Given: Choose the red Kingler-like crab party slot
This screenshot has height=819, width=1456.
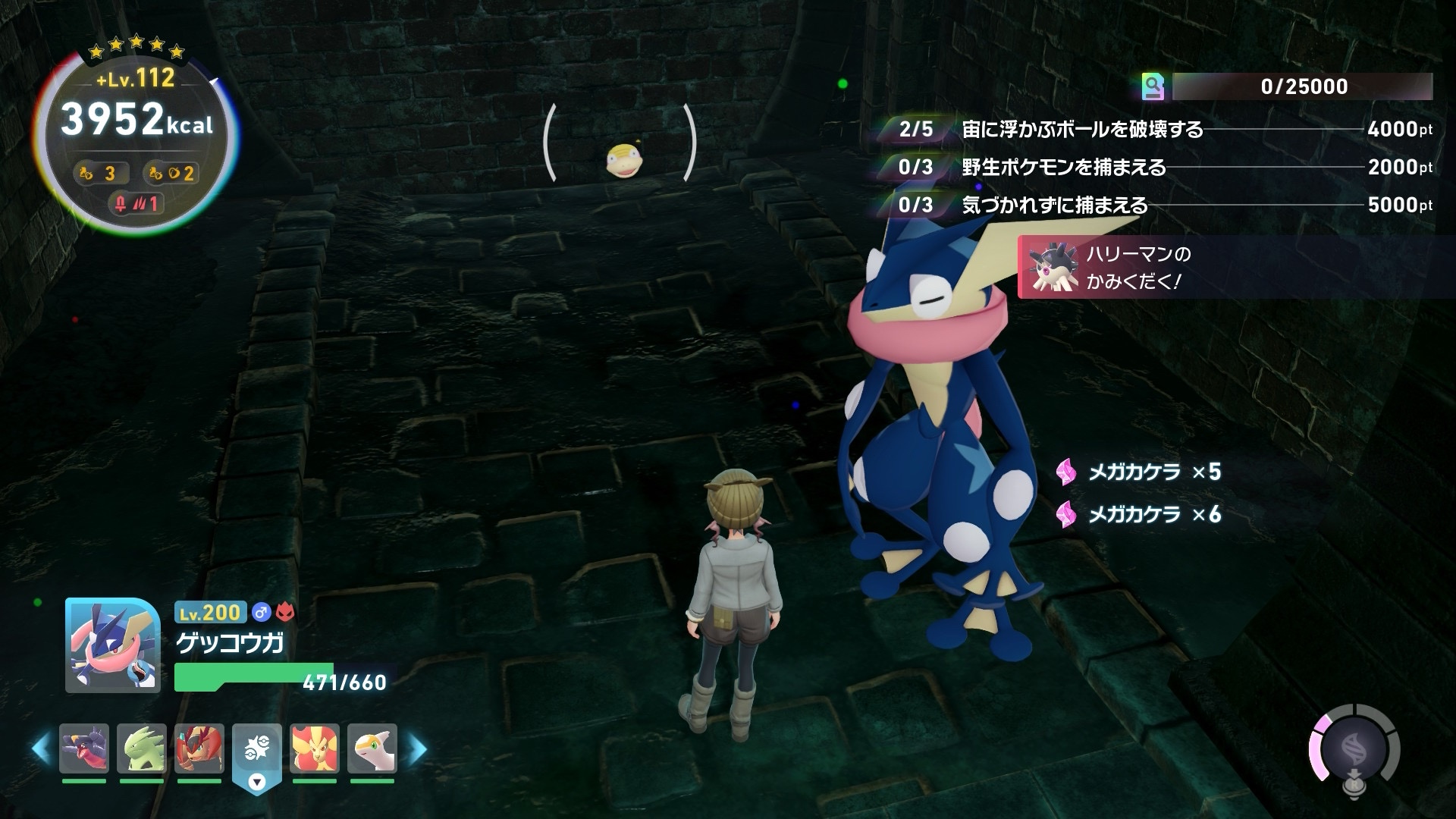Looking at the screenshot, I should [199, 748].
